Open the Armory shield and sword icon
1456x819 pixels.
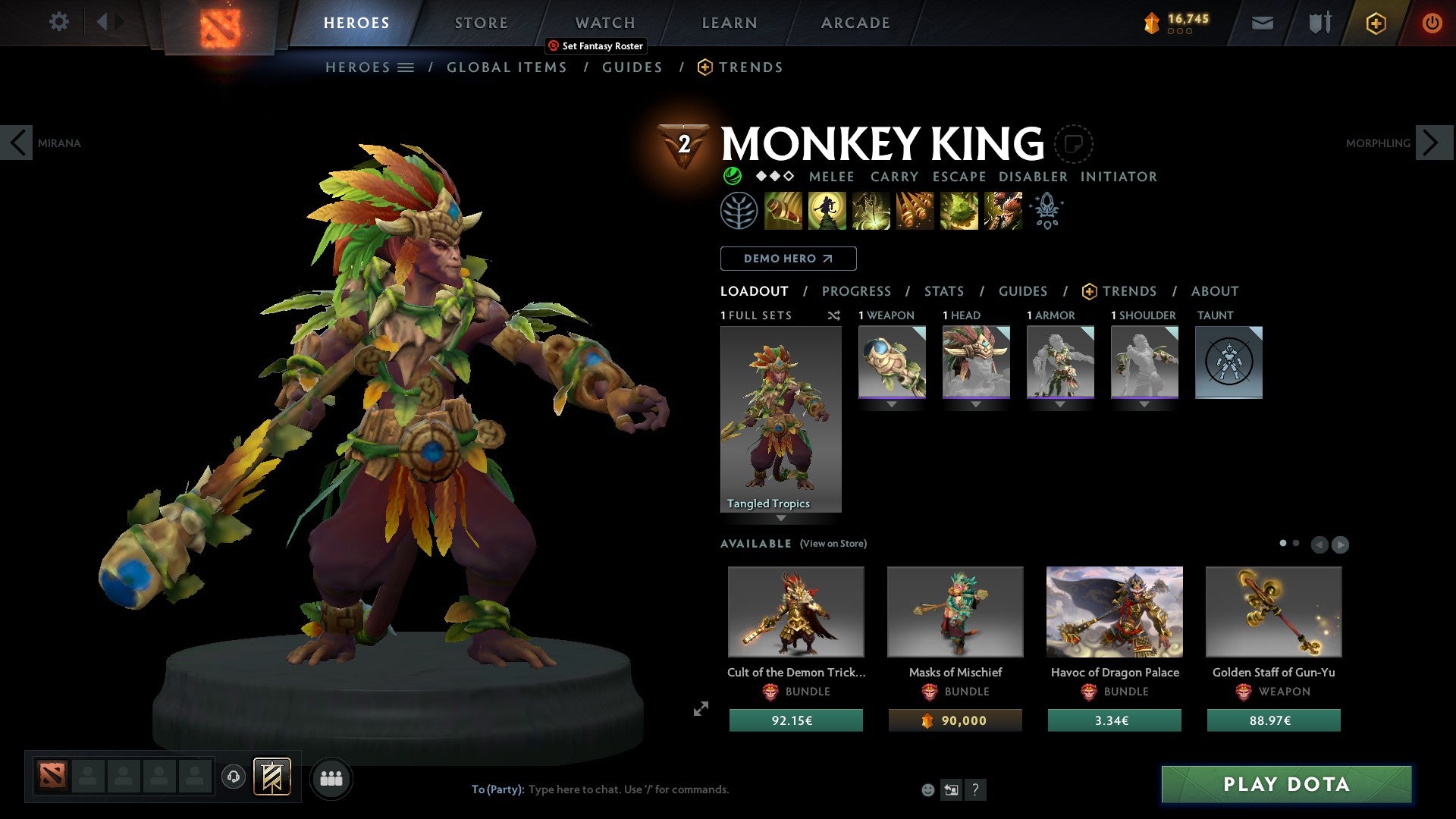coord(1318,23)
